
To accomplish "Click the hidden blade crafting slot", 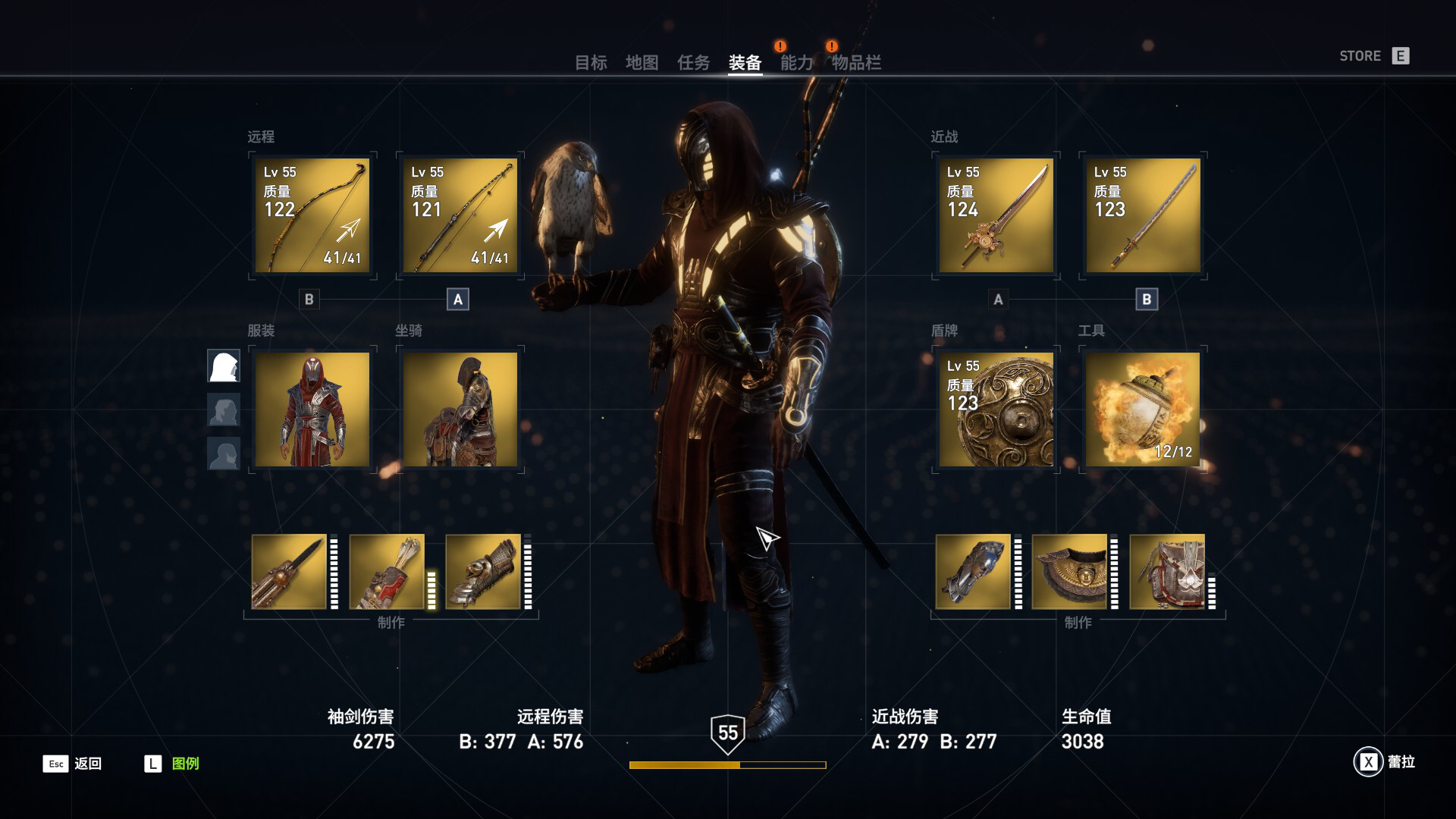I will tap(289, 572).
